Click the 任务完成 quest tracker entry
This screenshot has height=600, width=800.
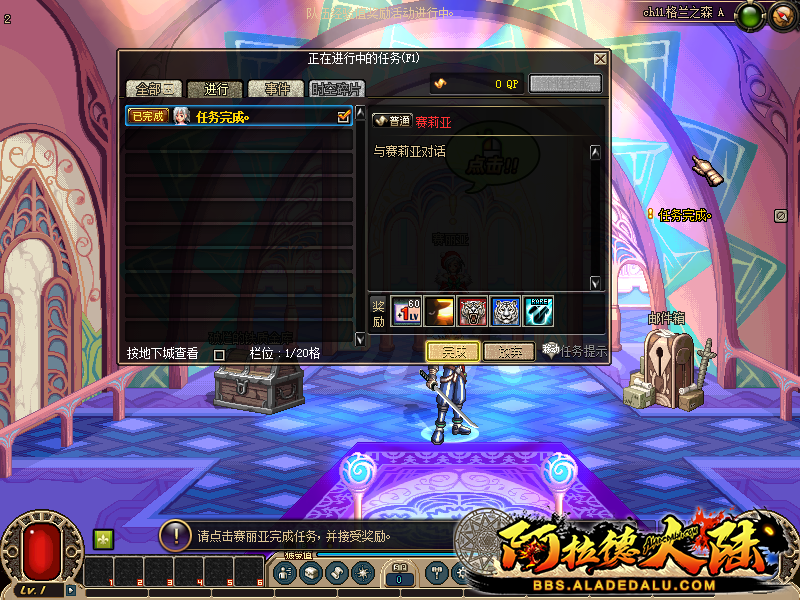tap(683, 215)
